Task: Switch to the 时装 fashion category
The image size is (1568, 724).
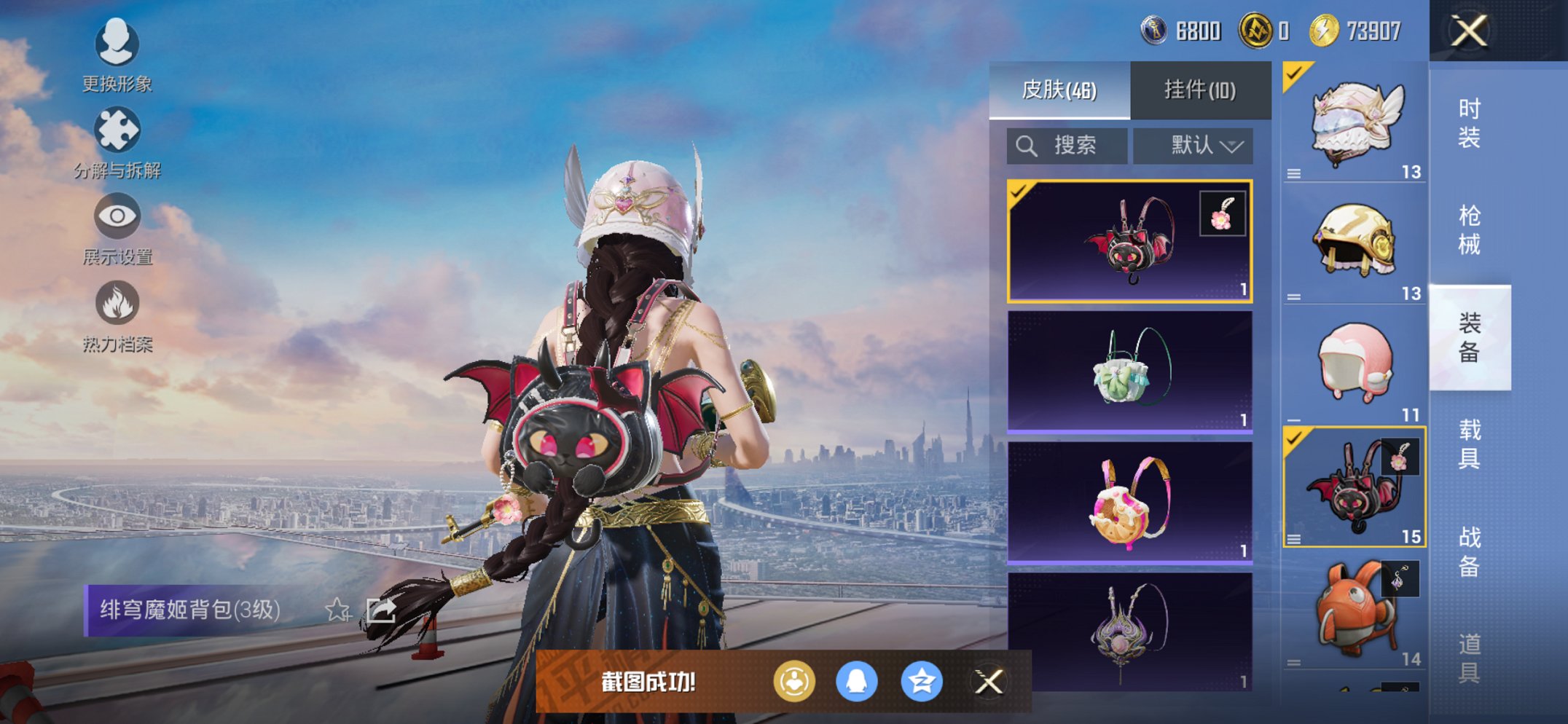Action: click(x=1469, y=124)
